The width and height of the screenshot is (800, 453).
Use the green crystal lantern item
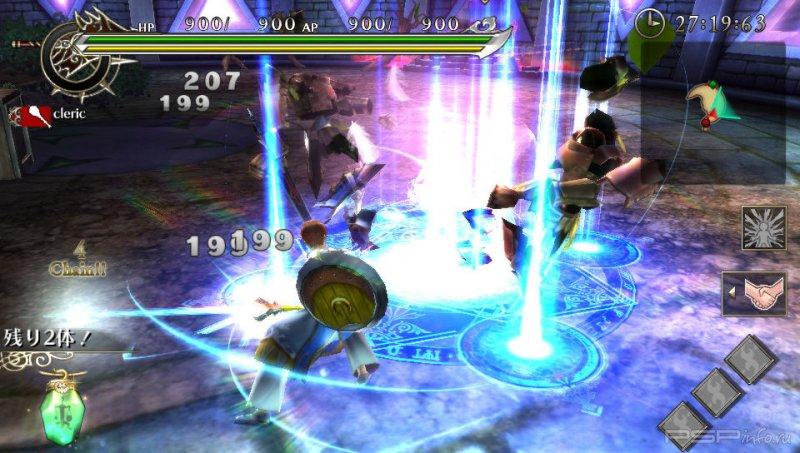click(60, 412)
